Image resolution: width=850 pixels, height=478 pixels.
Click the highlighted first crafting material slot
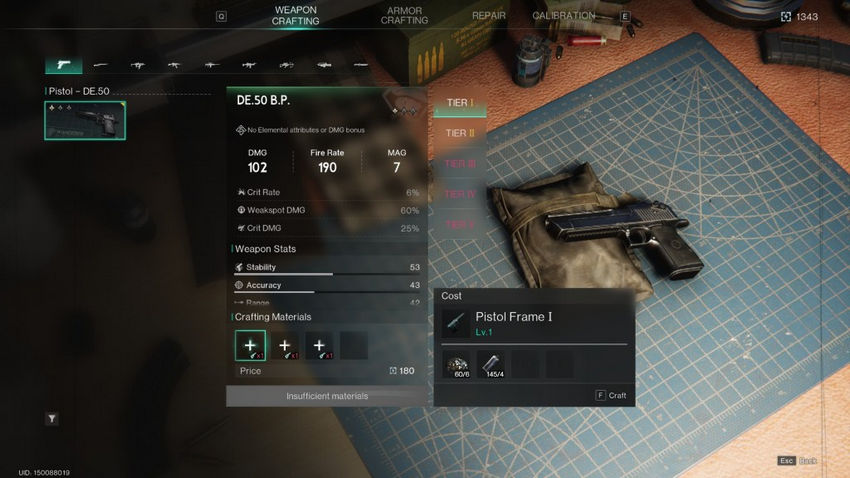pyautogui.click(x=250, y=345)
